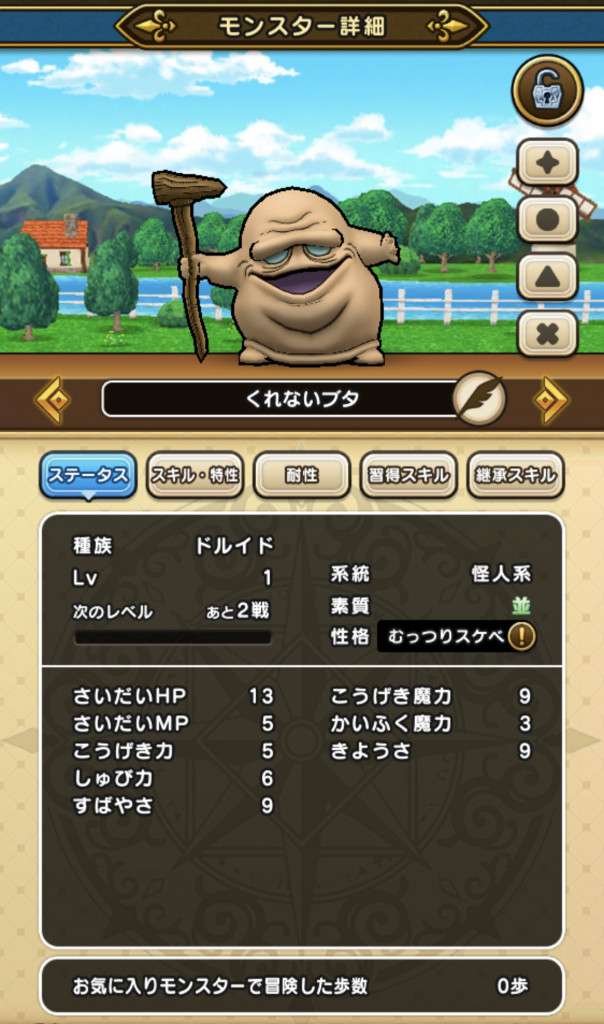
Task: Show the previous monster with left arrow
Action: click(x=52, y=400)
